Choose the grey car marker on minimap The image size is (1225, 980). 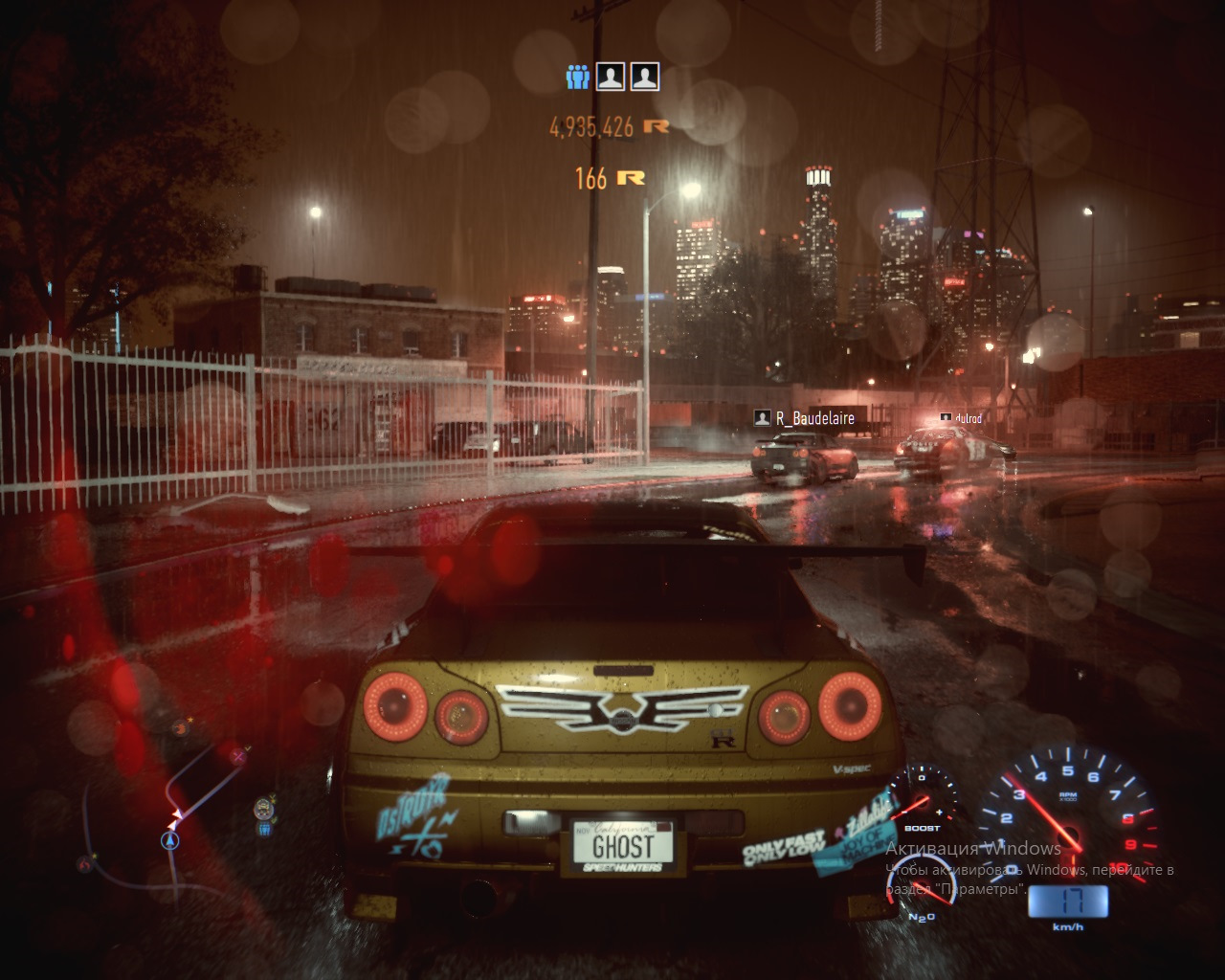(263, 809)
